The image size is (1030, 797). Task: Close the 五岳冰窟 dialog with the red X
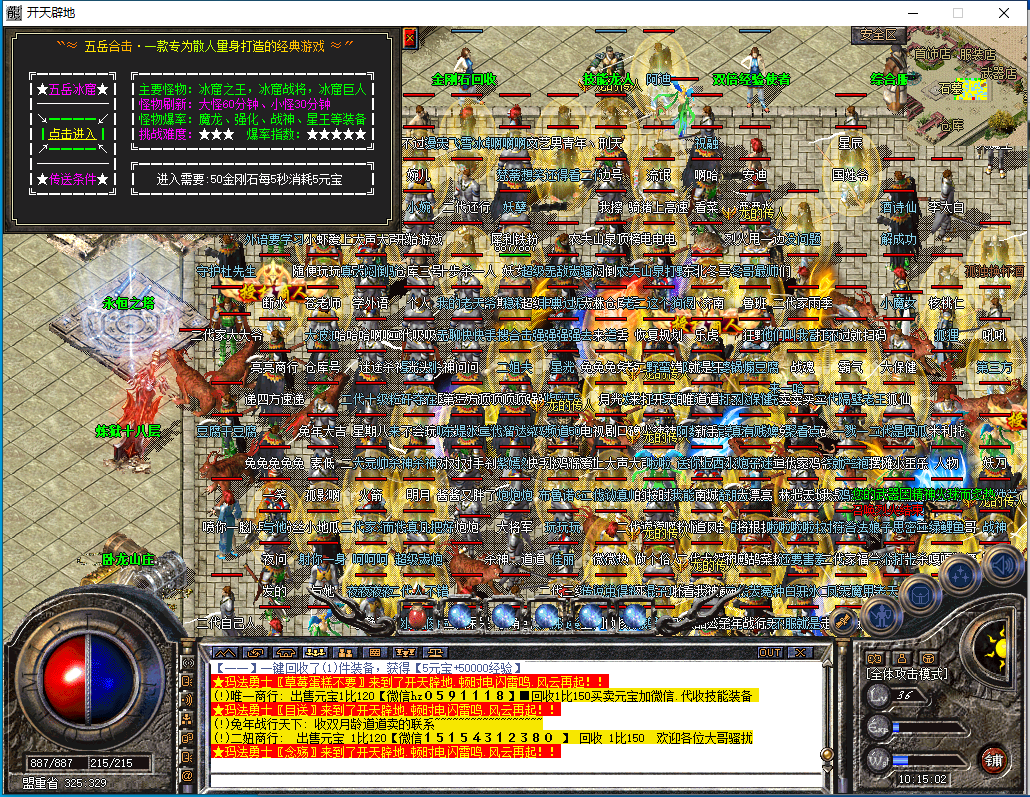click(409, 38)
